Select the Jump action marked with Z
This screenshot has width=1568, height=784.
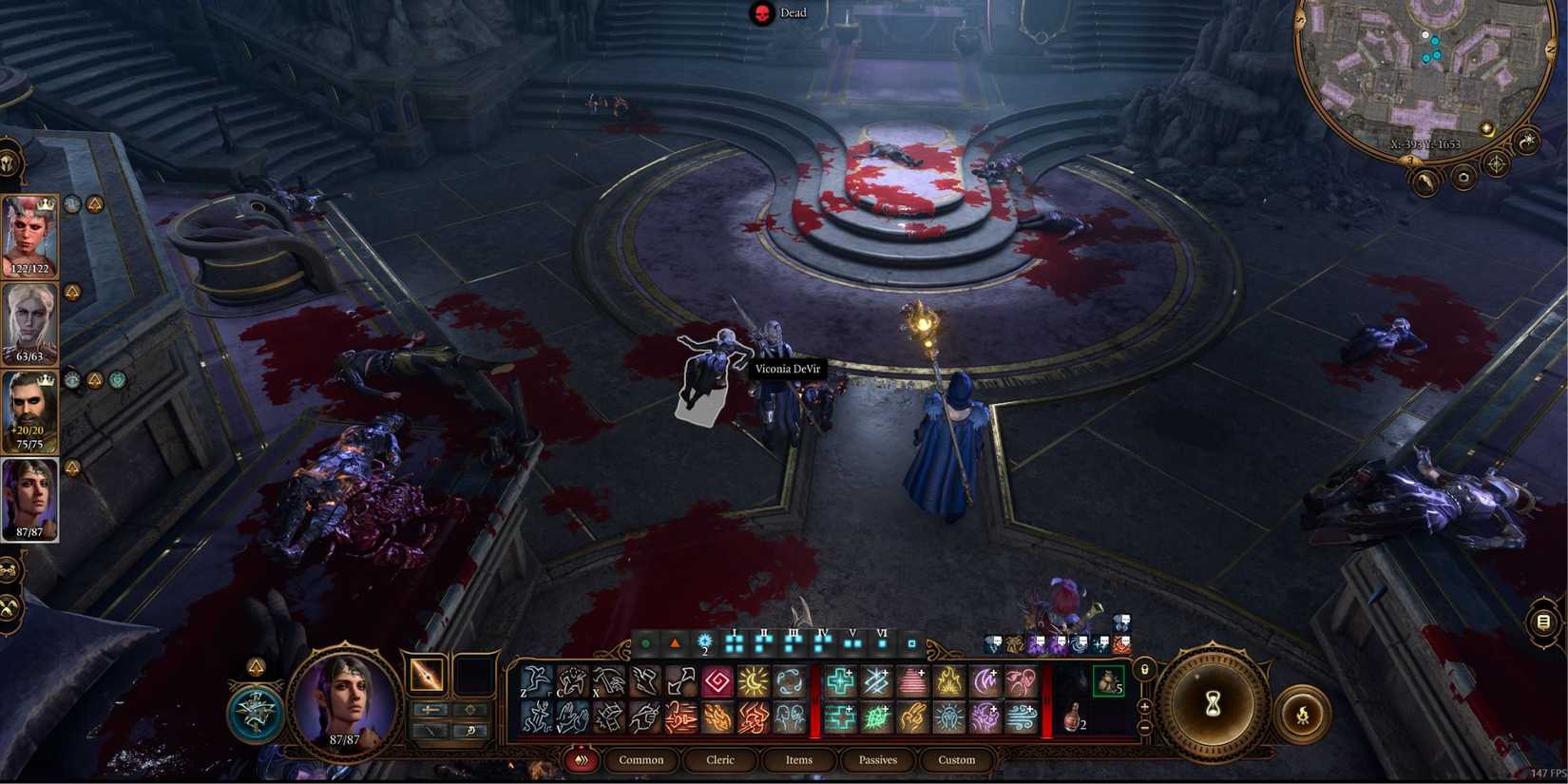tap(532, 681)
